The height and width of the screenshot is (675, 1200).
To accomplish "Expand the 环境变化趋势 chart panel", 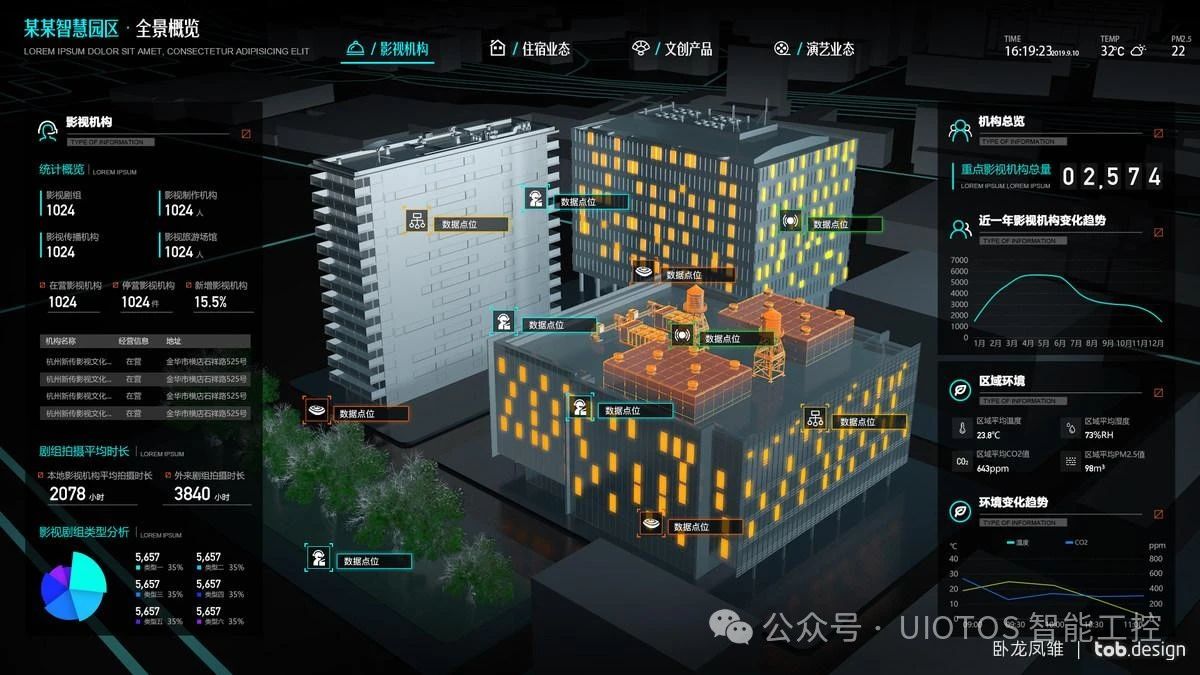I will (1159, 514).
